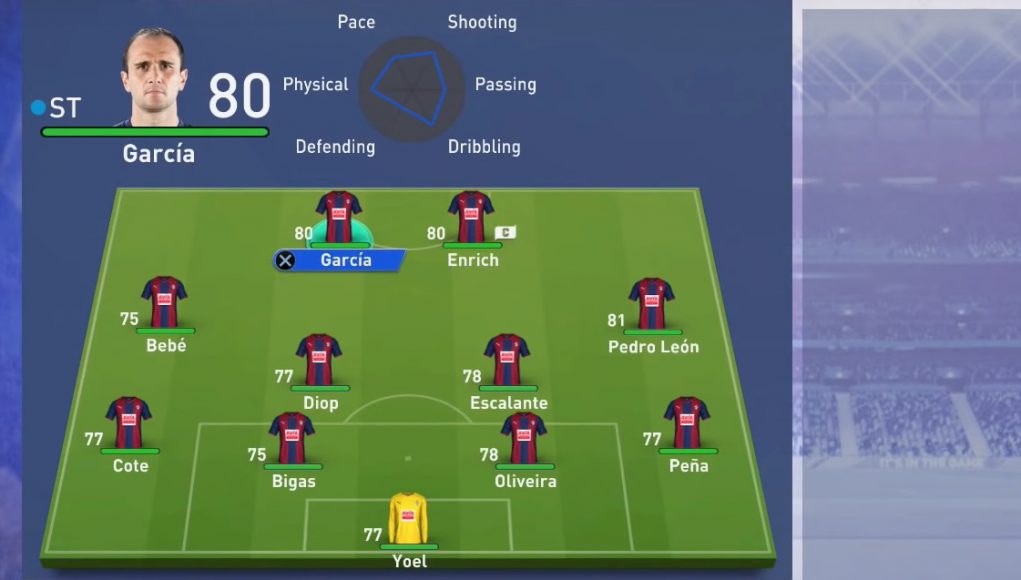Select midfielder Escalante
The width and height of the screenshot is (1021, 580).
coord(507,360)
